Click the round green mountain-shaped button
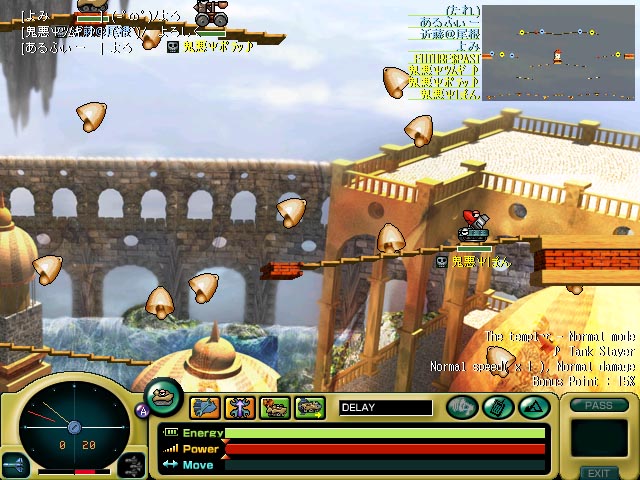Screen dimensions: 640x480 tap(531, 407)
